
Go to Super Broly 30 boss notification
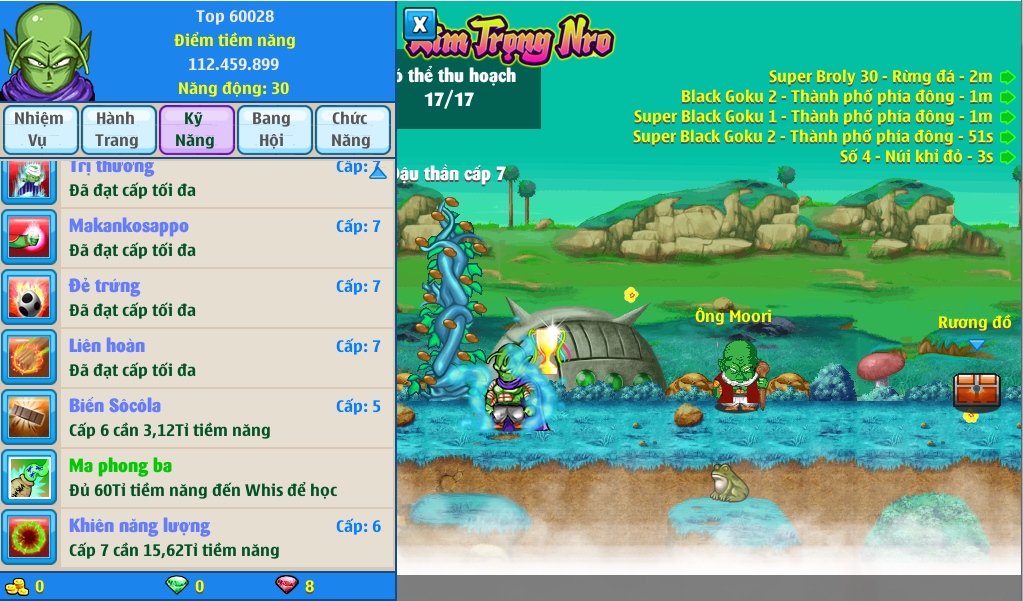click(880, 76)
